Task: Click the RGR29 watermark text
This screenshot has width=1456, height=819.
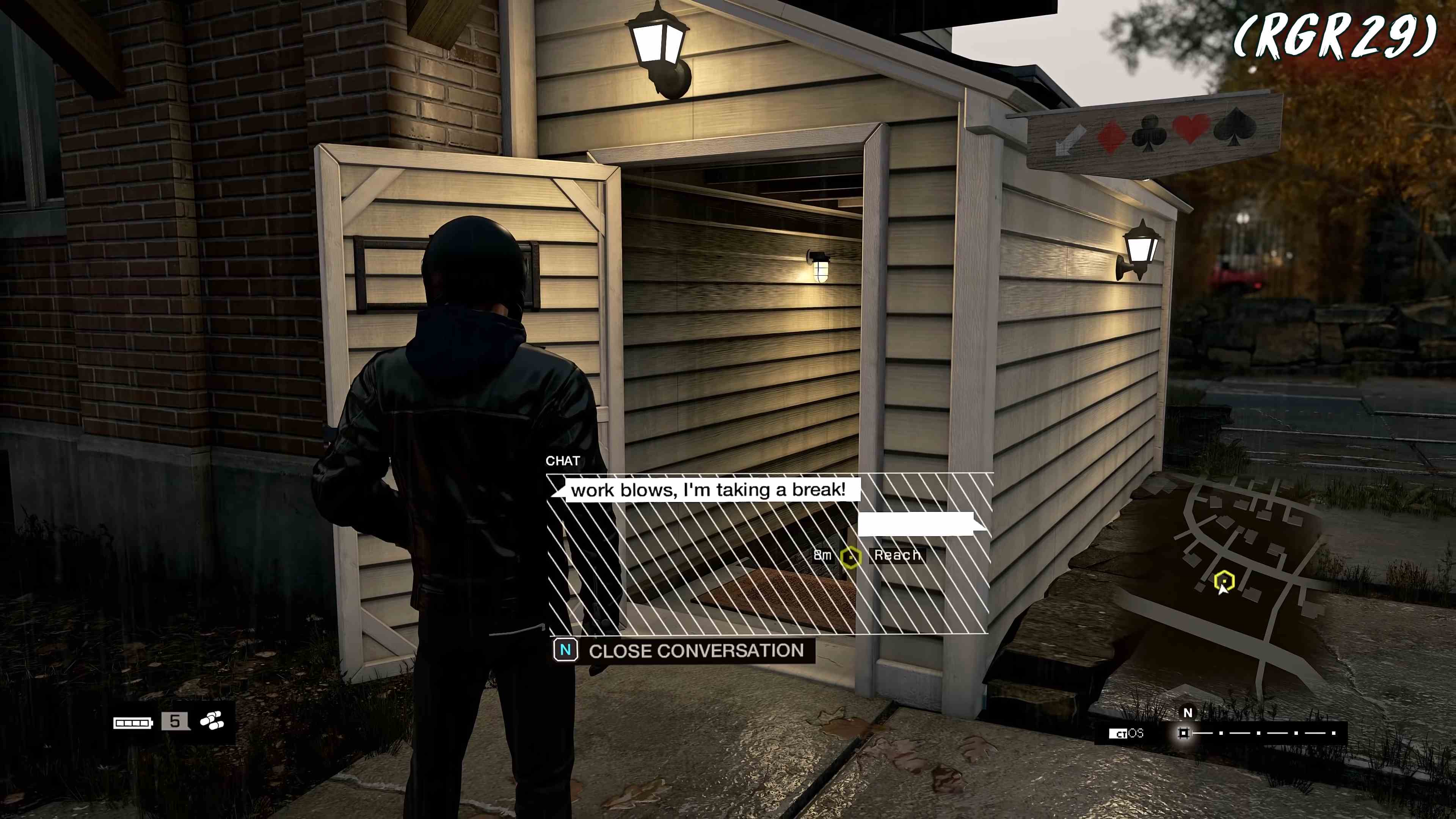Action: [x=1342, y=39]
